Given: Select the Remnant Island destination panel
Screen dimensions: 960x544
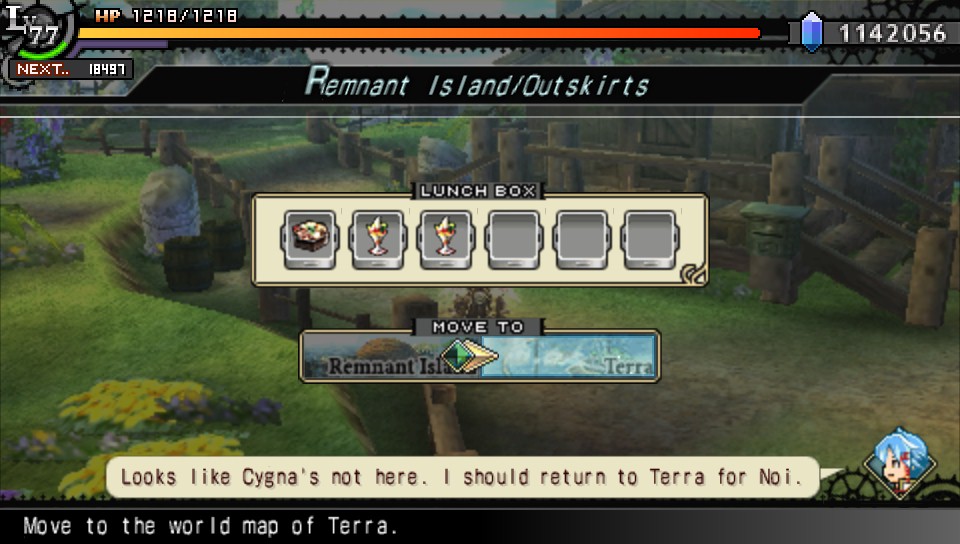Looking at the screenshot, I should (x=375, y=357).
